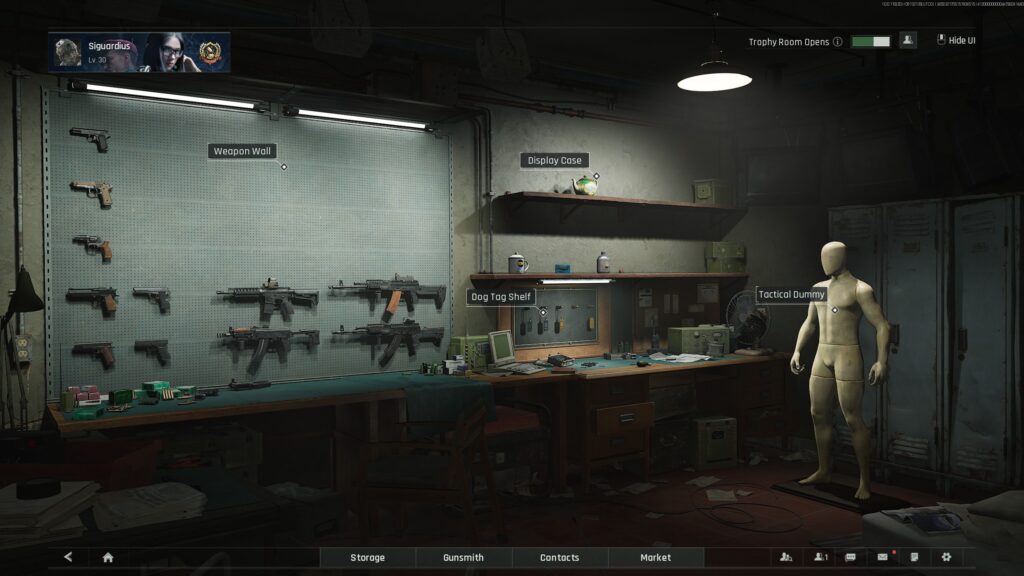Toggle the Trophy Room Opens switch
This screenshot has height=576, width=1024.
(869, 42)
